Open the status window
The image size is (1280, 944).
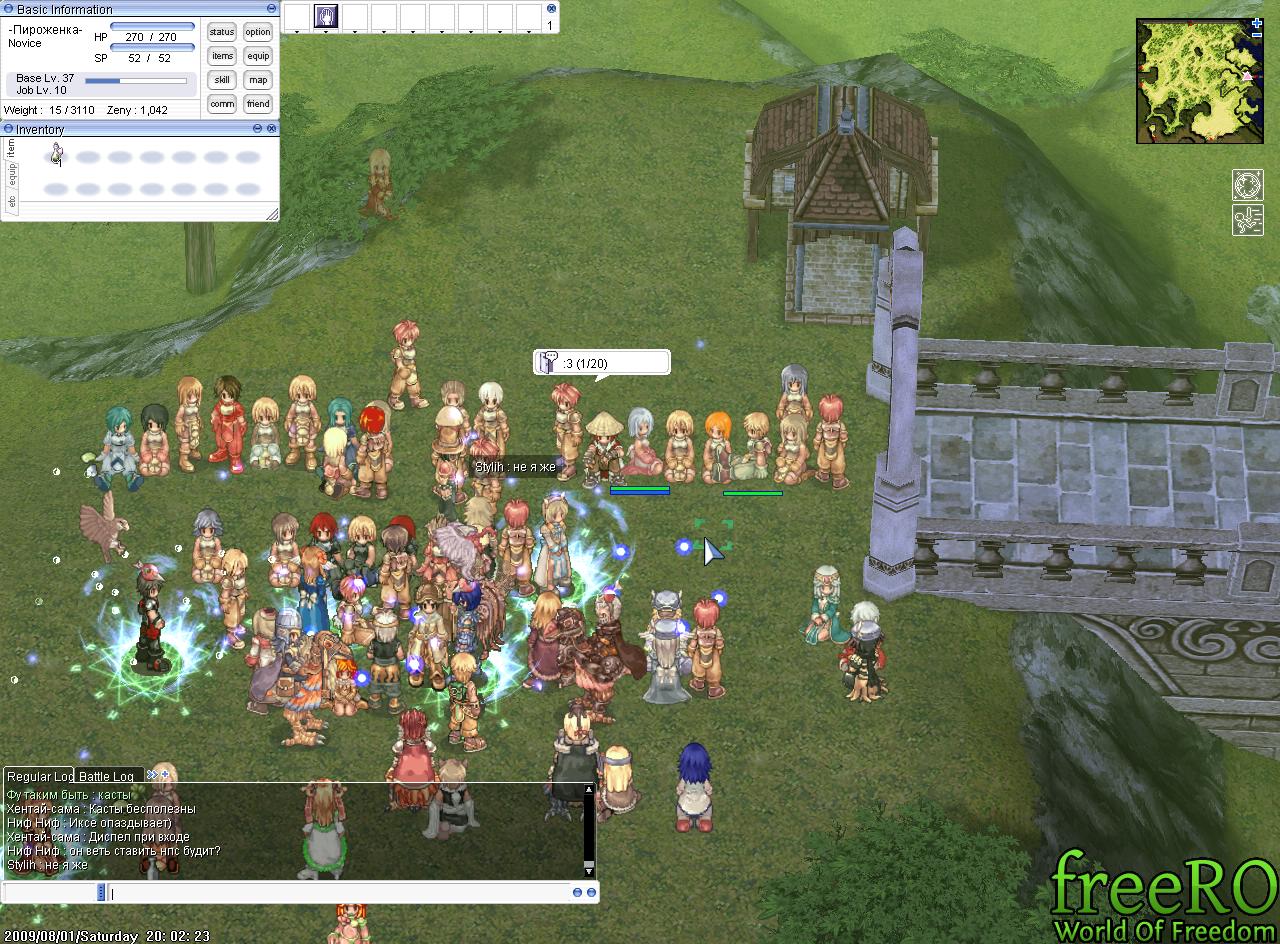click(x=222, y=32)
